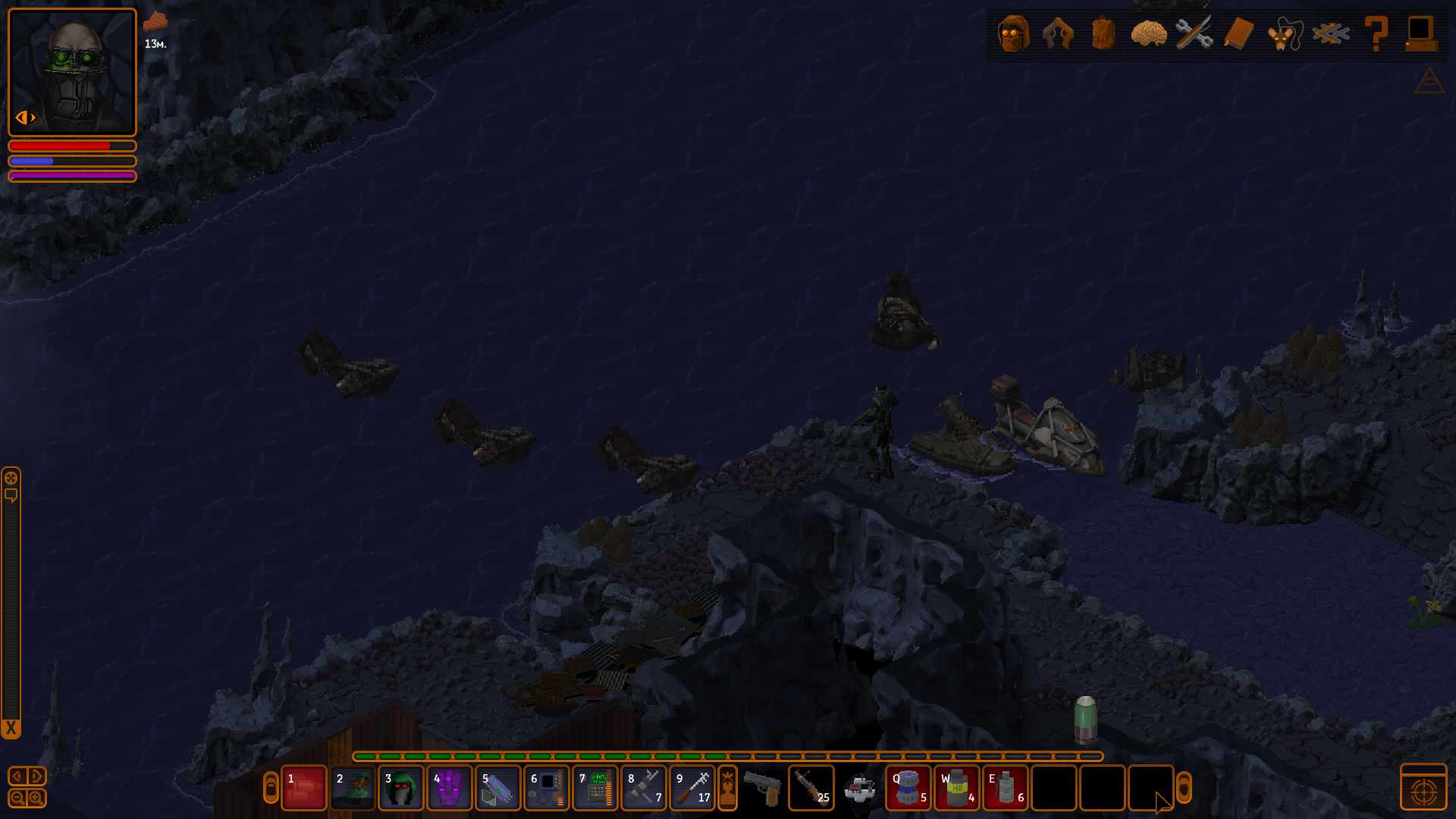Activate hotbar slot 3 green hooded figure
Viewport: 1456px width, 819px height.
400,789
